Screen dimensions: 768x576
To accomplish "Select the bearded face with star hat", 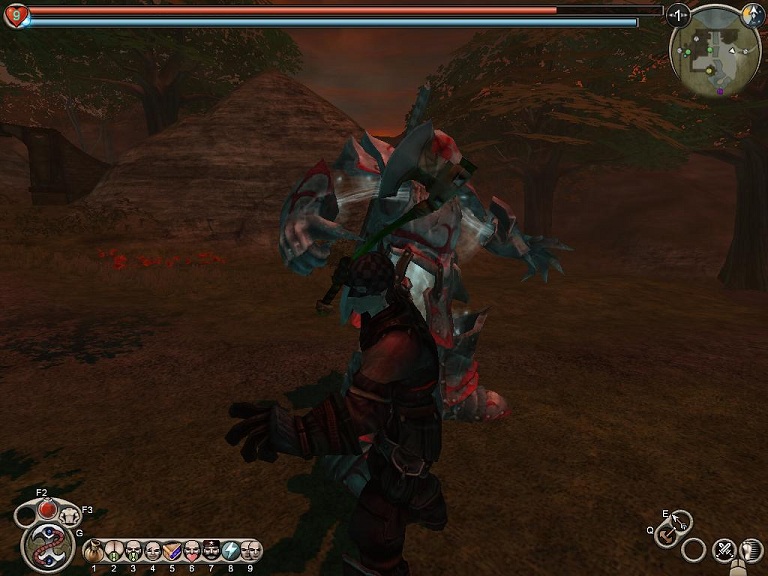I will [x=211, y=550].
